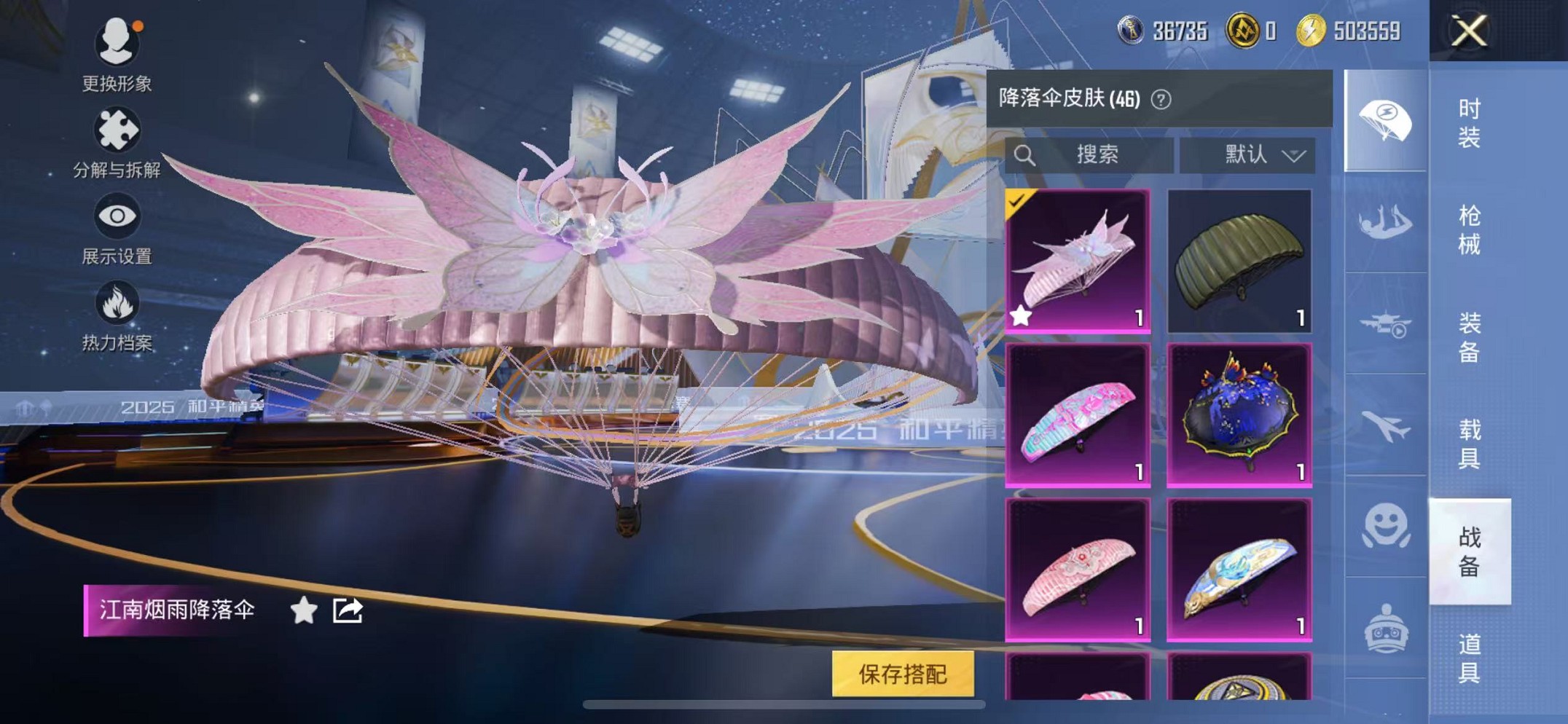View the 热力档案 heat profile
Image resolution: width=1568 pixels, height=724 pixels.
117,317
